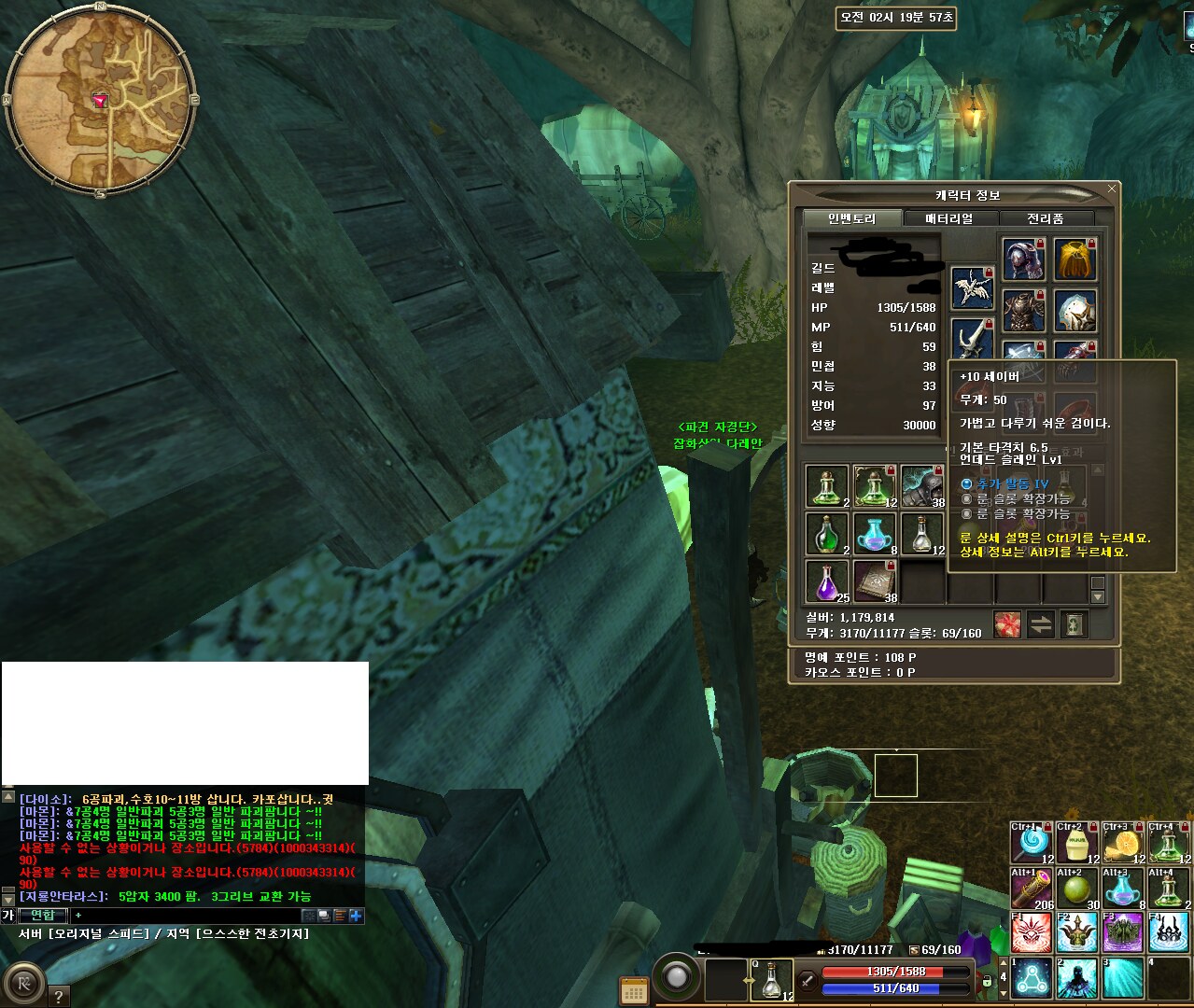Click the red gift box button
Screen dimensions: 1194x1008
(1007, 624)
